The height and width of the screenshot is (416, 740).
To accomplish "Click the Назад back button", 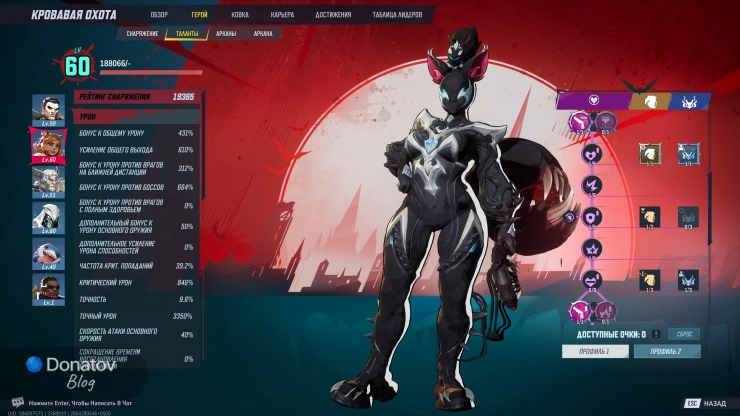I will click(706, 403).
